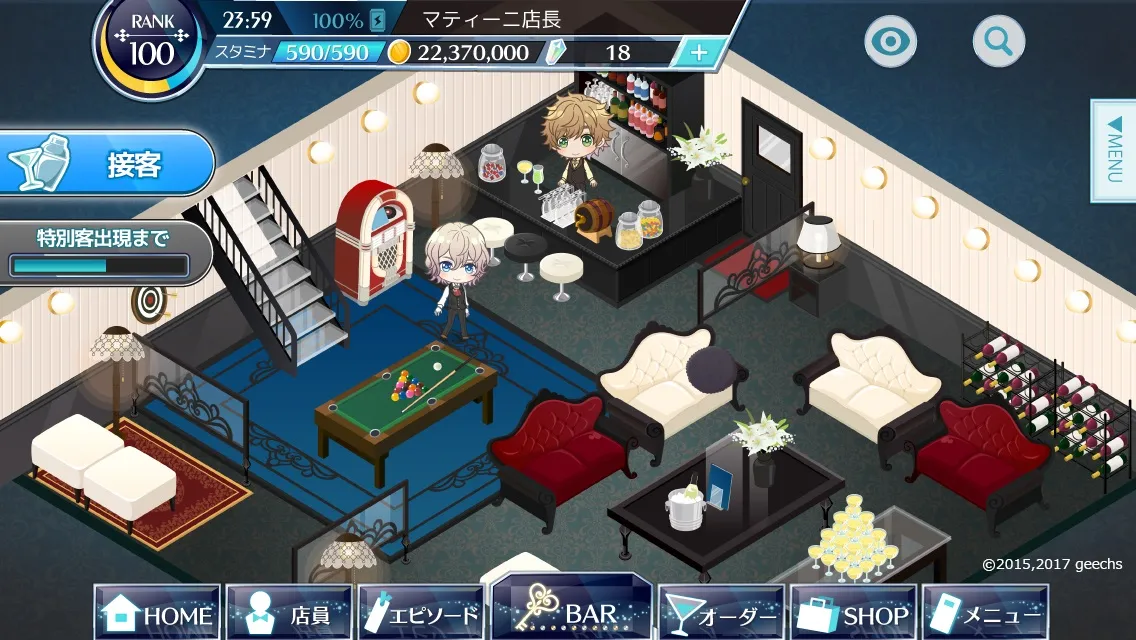The width and height of the screenshot is (1136, 640).
Task: Open the HOME screen
Action: pyautogui.click(x=158, y=613)
